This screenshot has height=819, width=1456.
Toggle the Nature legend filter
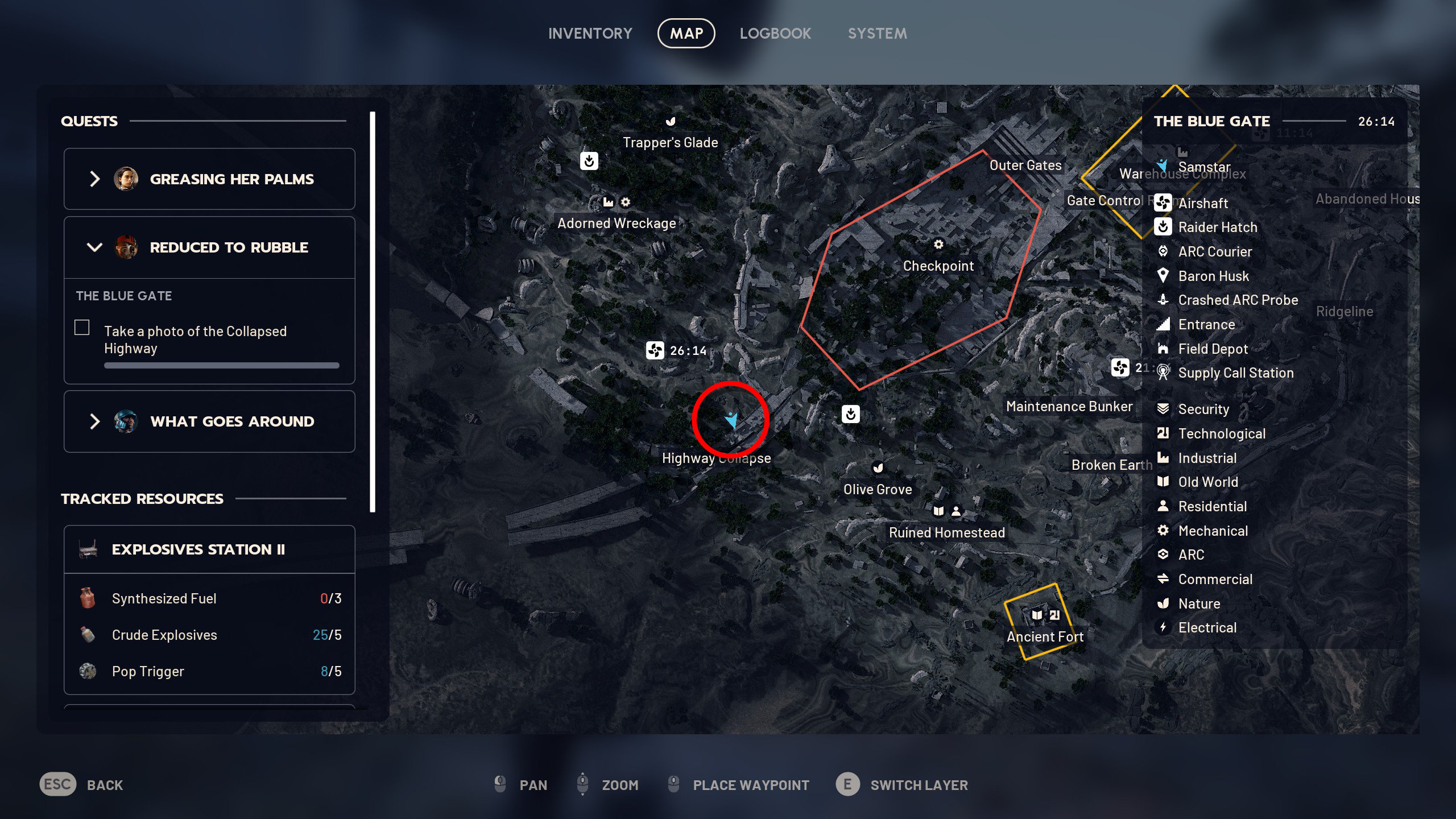(1199, 603)
